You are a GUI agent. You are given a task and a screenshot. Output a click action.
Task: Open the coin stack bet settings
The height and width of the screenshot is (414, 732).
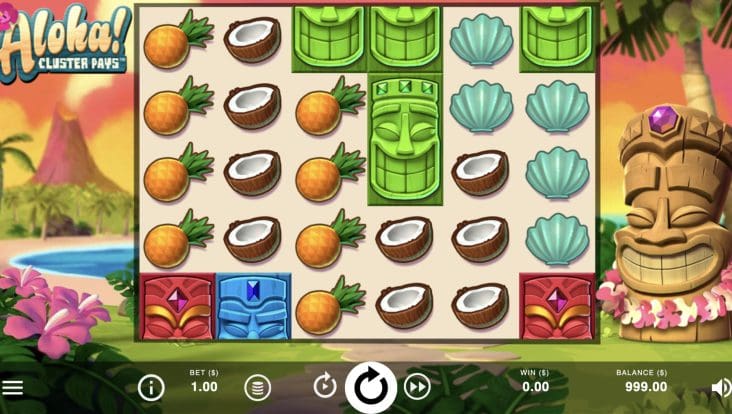click(x=258, y=387)
